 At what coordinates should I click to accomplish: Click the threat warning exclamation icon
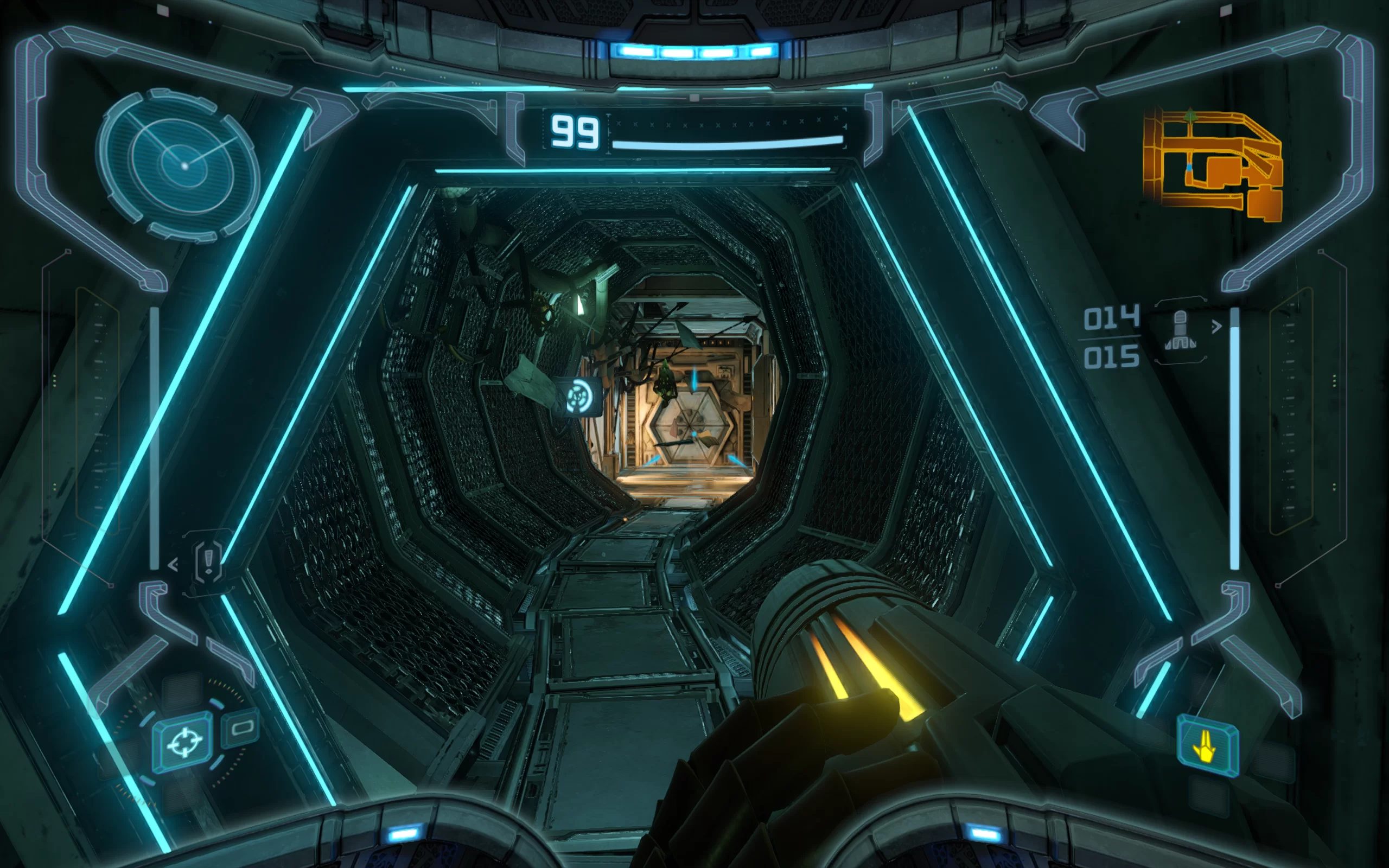point(208,561)
